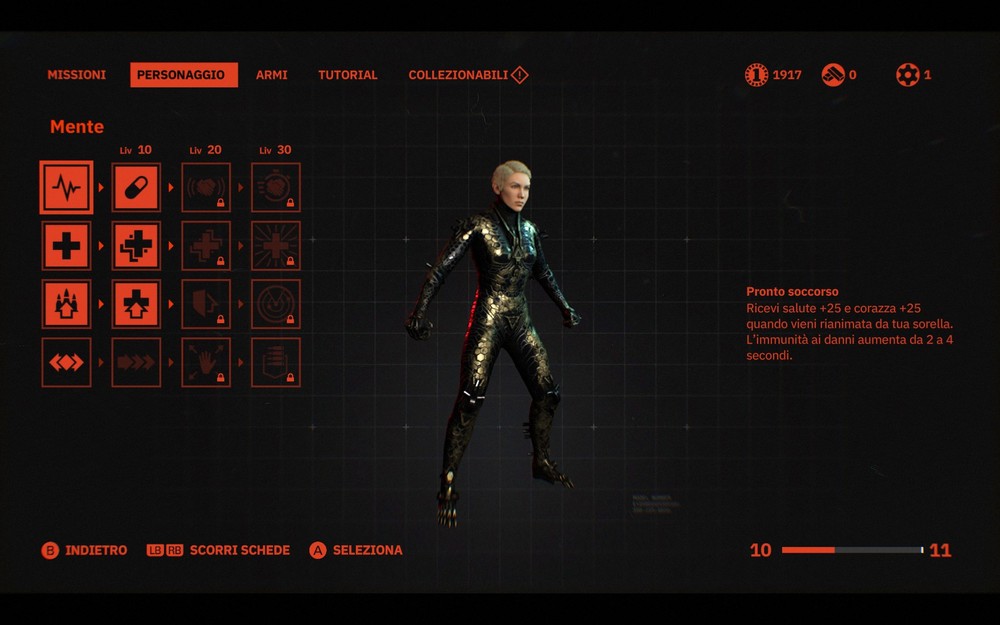
Task: Pick the locked handshake timer skill at level 30
Action: (x=275, y=188)
